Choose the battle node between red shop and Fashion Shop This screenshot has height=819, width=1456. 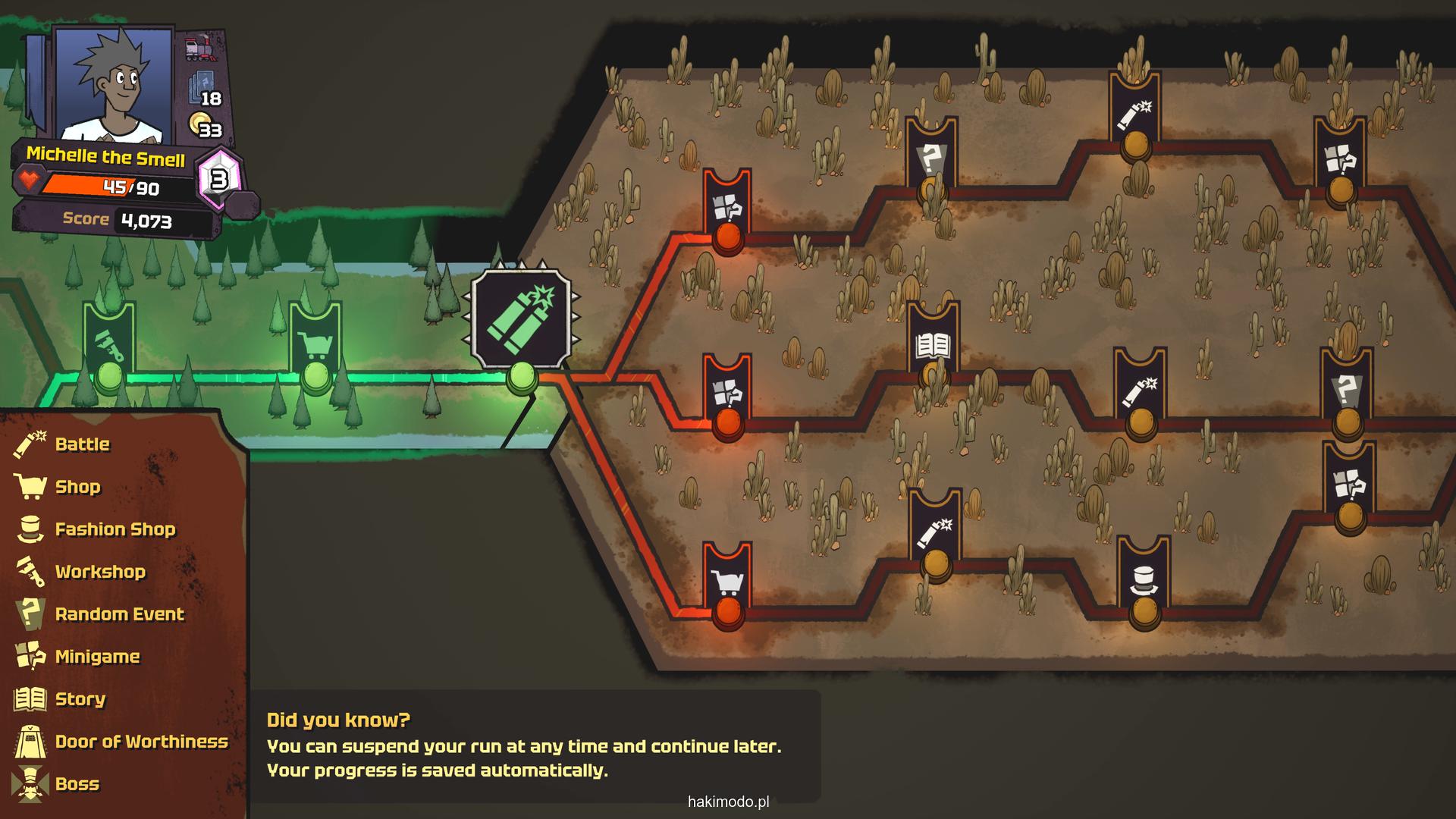point(935,535)
